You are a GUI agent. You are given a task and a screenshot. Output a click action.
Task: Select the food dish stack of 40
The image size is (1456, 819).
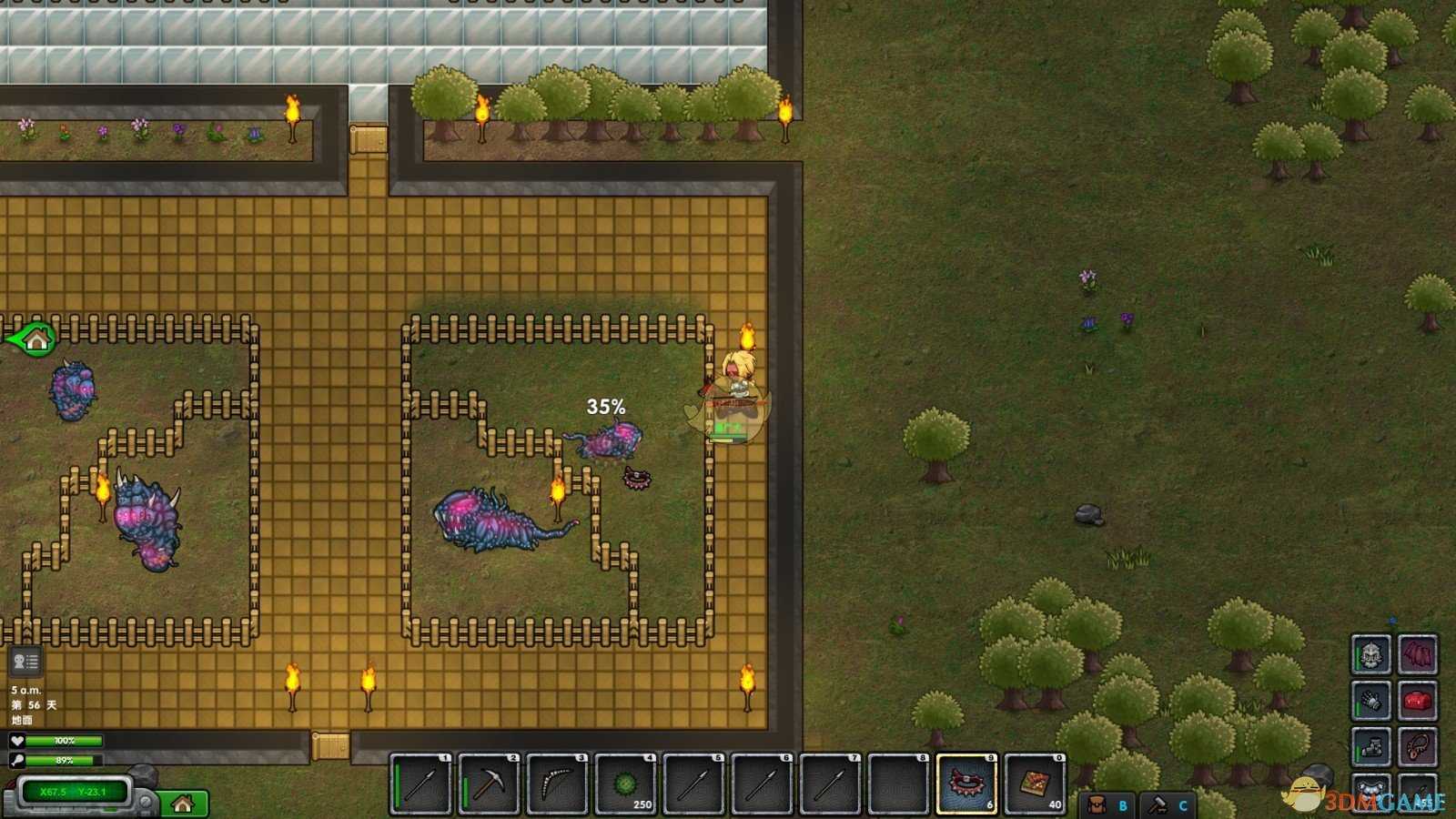[x=1035, y=784]
